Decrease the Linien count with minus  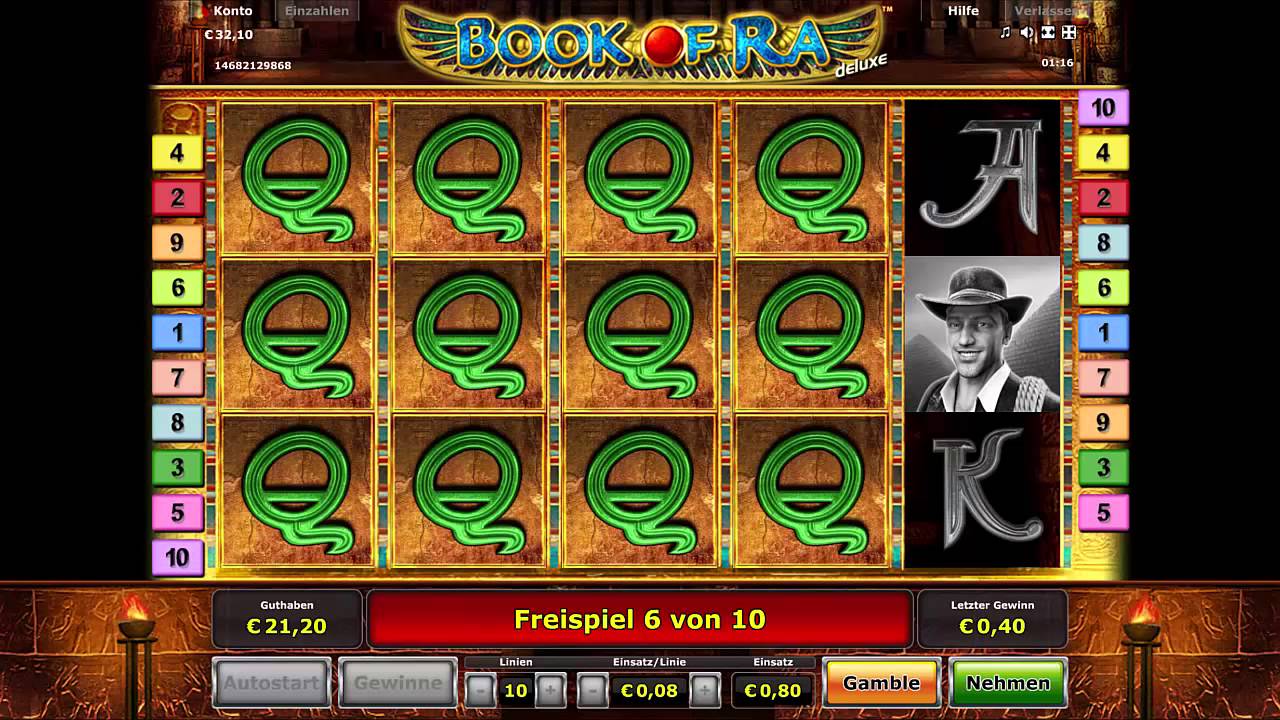(x=480, y=690)
